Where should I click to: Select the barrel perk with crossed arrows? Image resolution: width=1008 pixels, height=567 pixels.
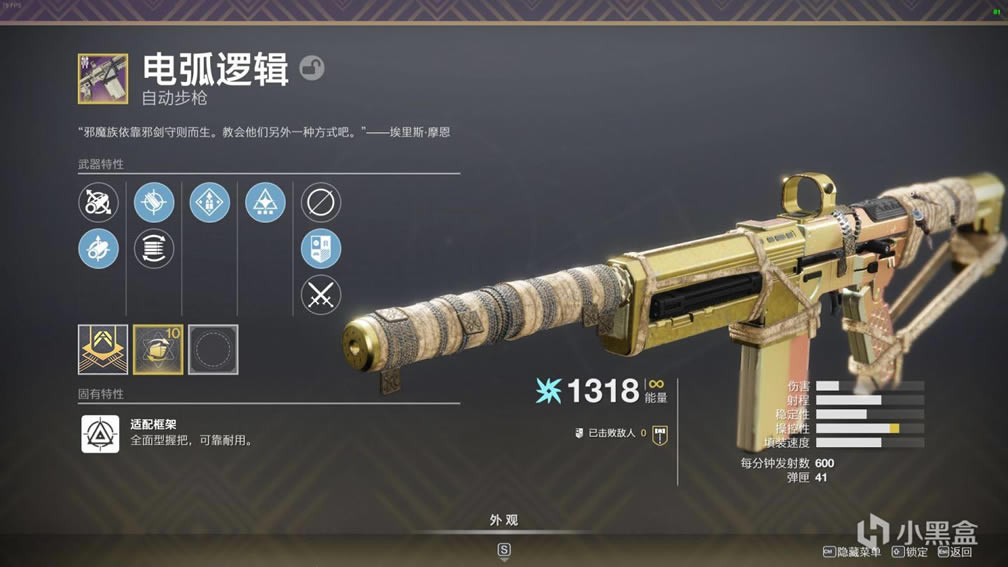click(x=98, y=203)
